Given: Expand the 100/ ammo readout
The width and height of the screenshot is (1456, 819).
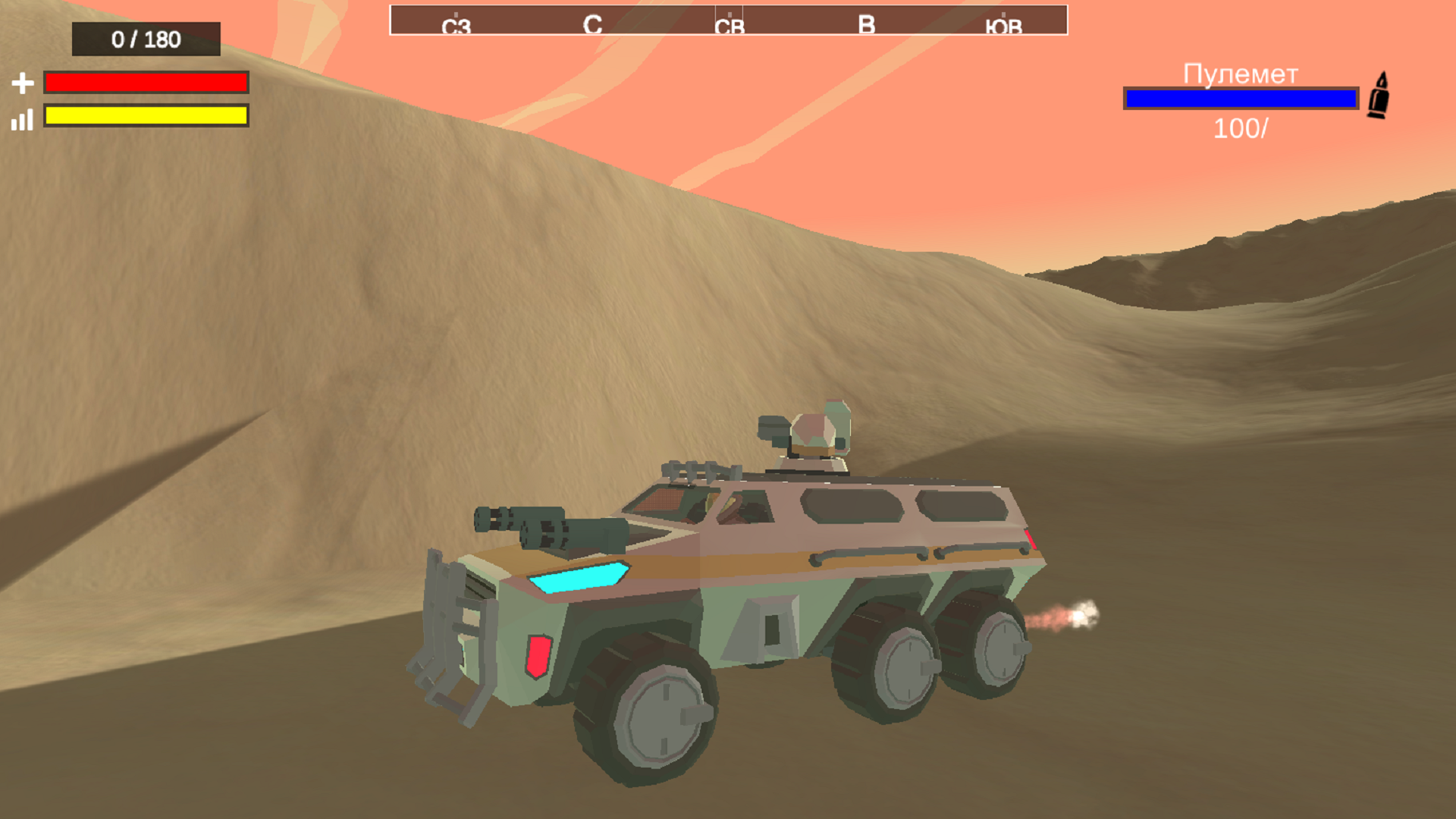Looking at the screenshot, I should (x=1240, y=129).
